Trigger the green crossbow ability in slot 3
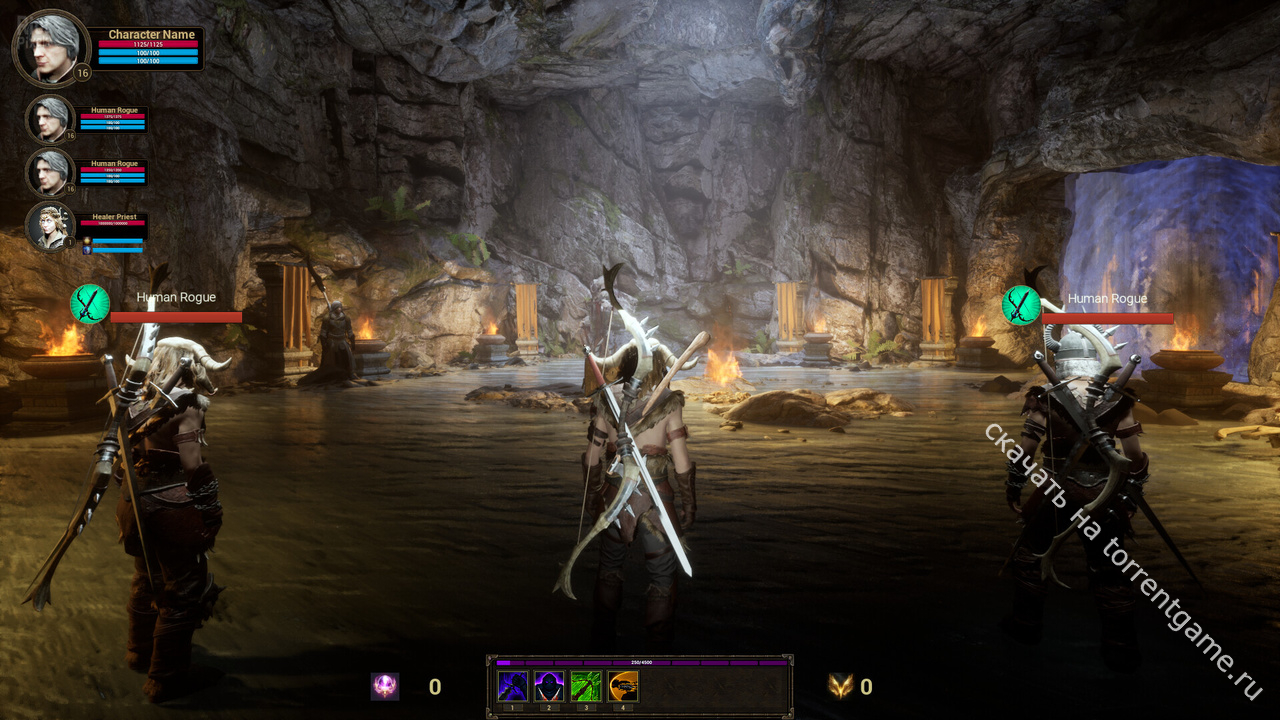The image size is (1280, 720). coord(586,686)
